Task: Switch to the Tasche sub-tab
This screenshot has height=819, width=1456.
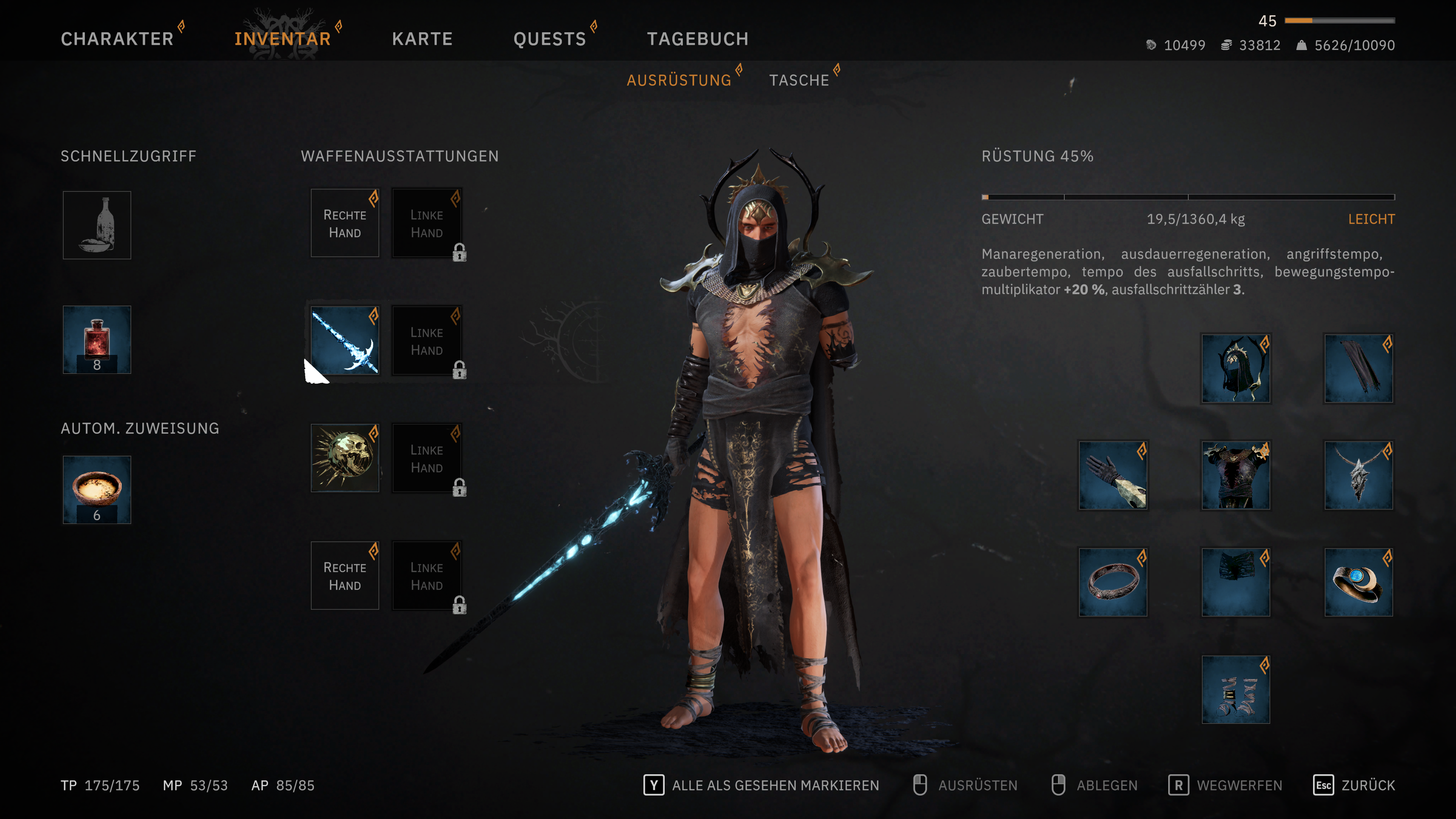Action: click(x=799, y=80)
